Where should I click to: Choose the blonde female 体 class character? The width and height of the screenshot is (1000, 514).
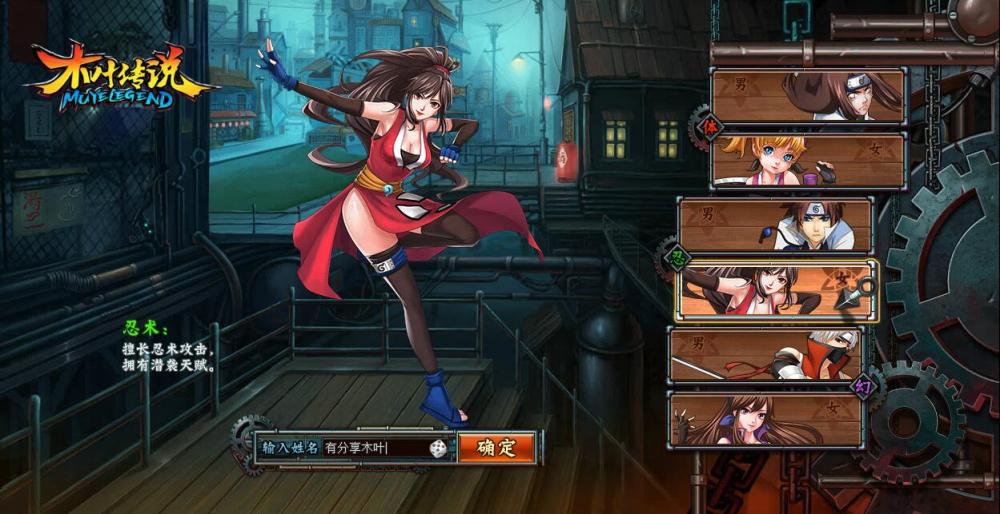808,160
